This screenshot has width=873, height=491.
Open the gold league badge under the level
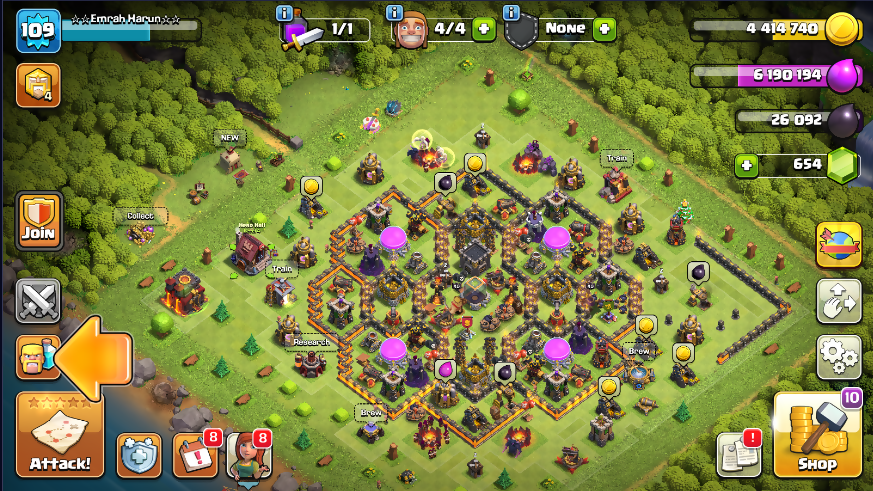click(35, 86)
